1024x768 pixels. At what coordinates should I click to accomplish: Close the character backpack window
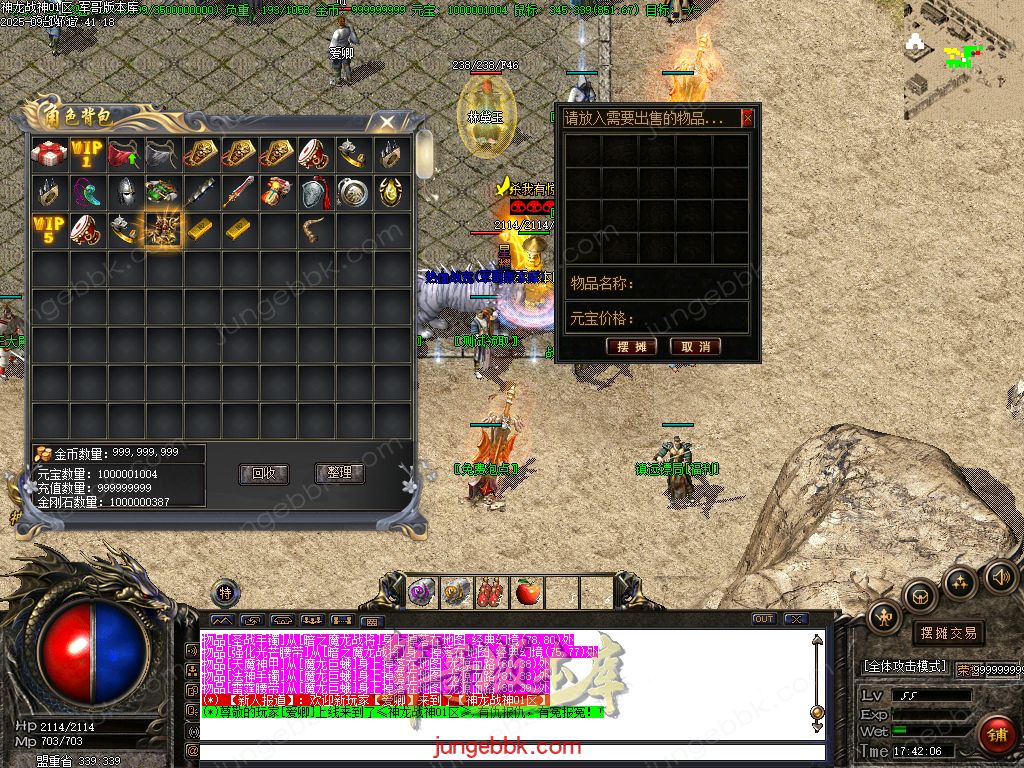(x=384, y=122)
